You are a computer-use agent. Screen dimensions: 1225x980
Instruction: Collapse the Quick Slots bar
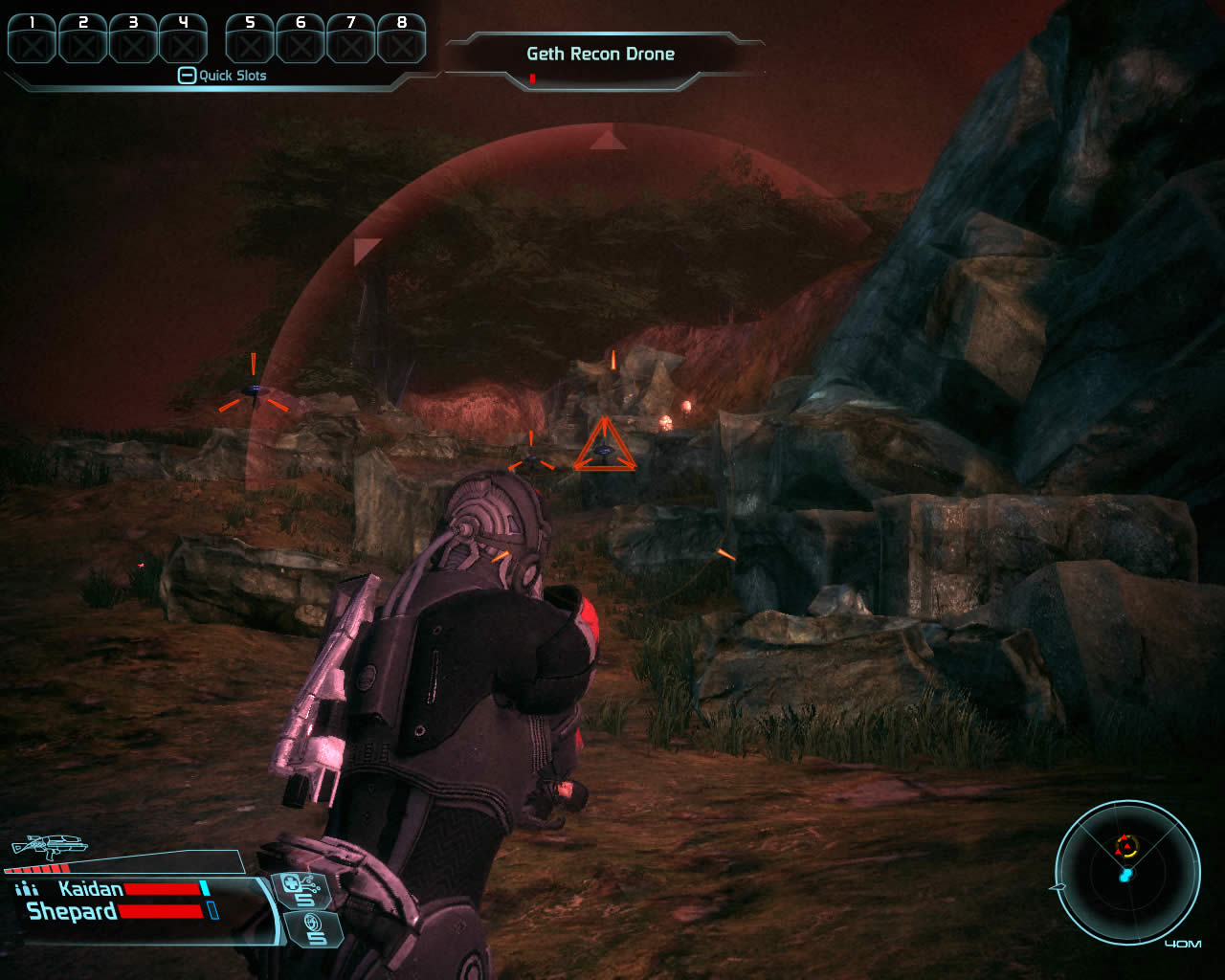[188, 76]
